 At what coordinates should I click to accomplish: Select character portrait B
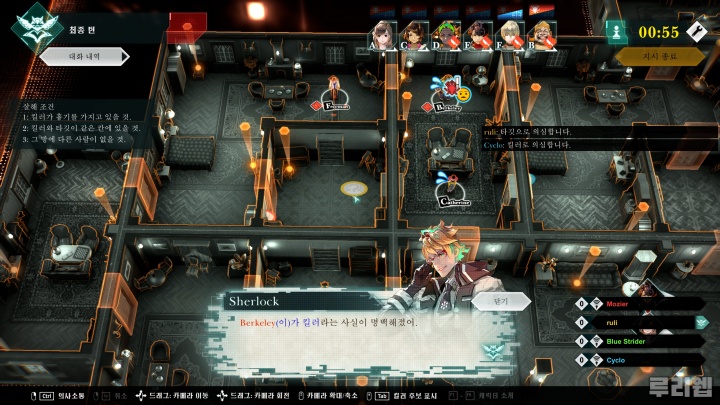tap(540, 33)
